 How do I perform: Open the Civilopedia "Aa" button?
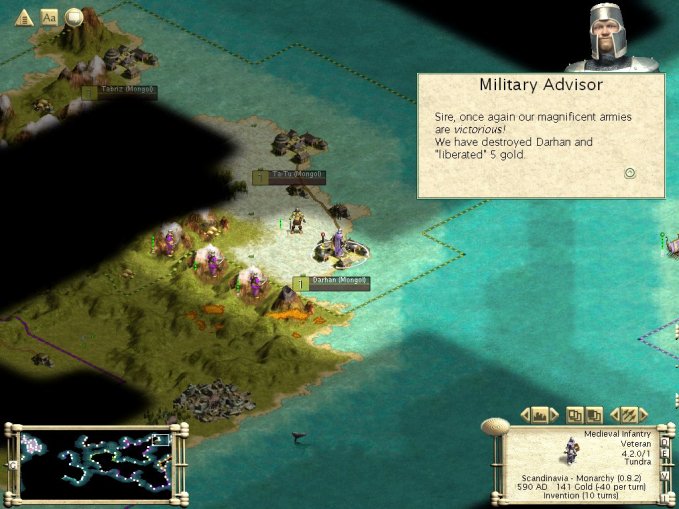click(x=49, y=17)
